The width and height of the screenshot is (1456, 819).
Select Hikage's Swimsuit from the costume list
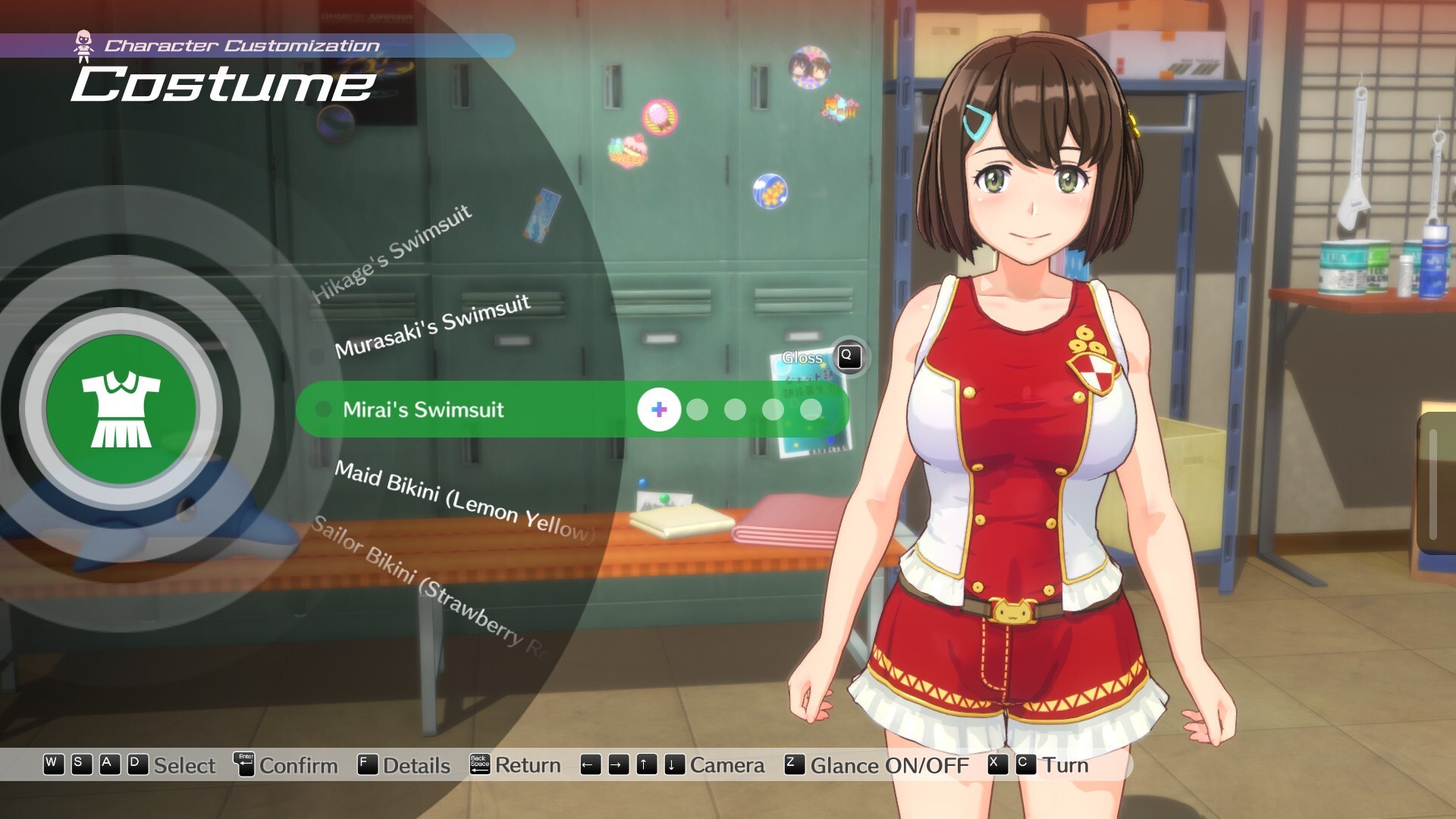coord(394,250)
